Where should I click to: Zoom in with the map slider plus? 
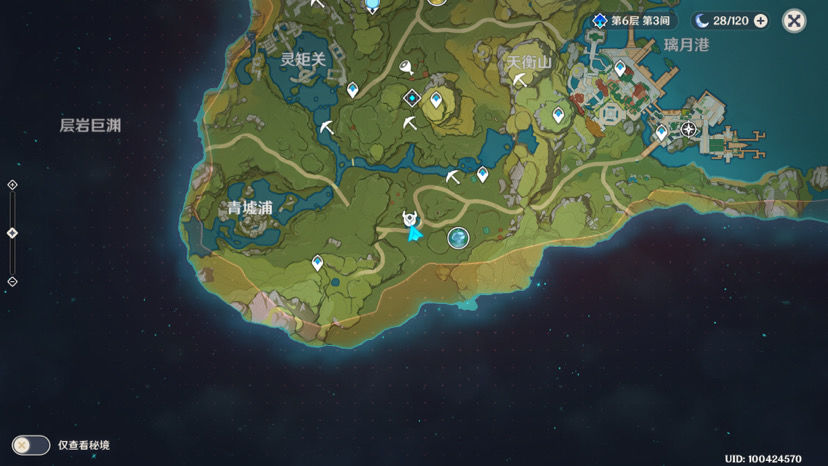[x=12, y=185]
